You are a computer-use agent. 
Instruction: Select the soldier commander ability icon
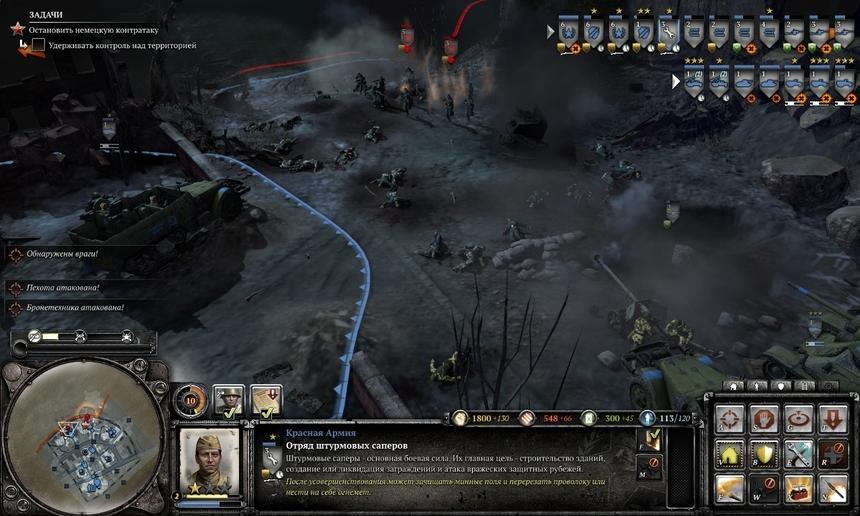(229, 400)
